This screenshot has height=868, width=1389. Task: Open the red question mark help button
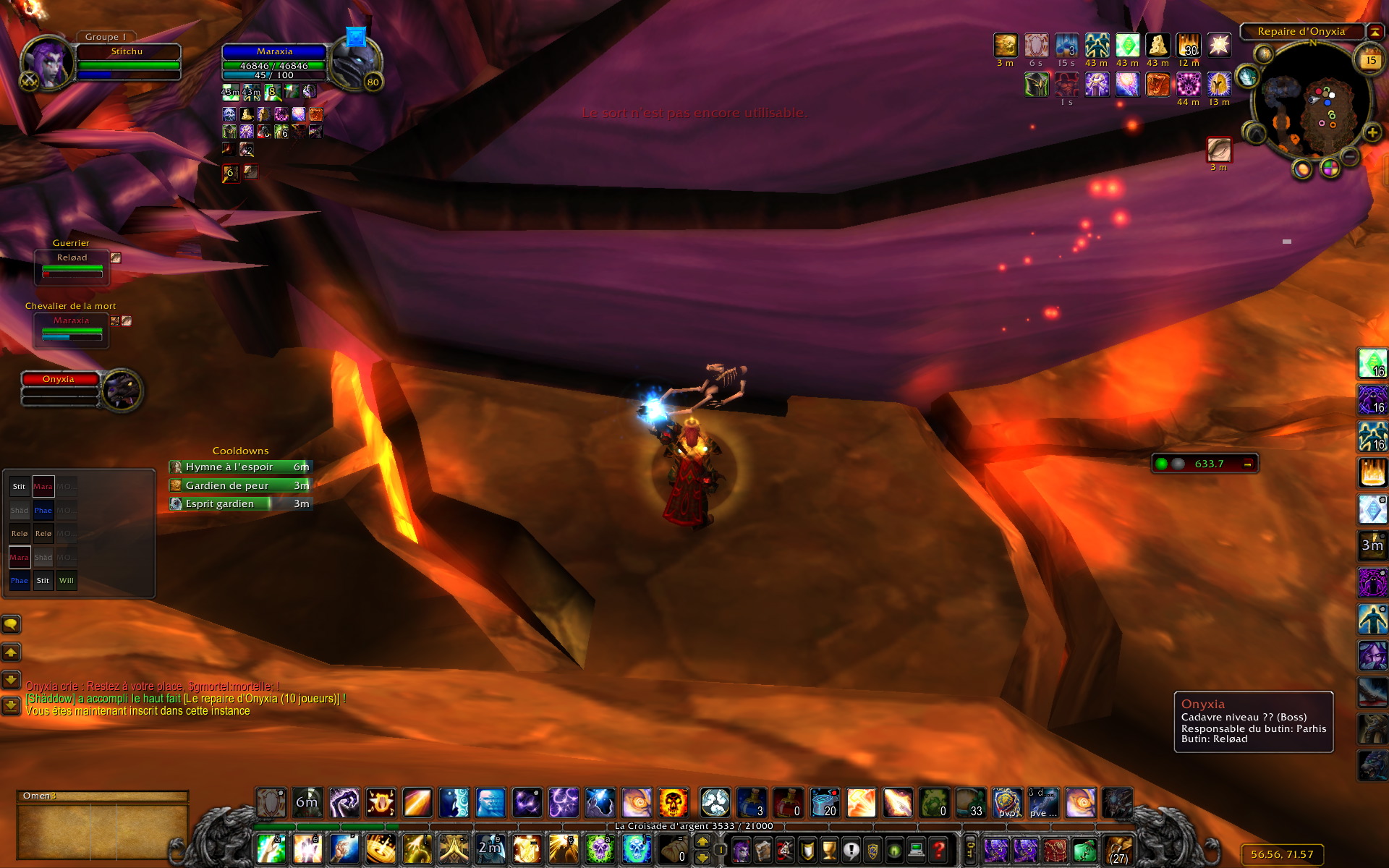tap(938, 849)
